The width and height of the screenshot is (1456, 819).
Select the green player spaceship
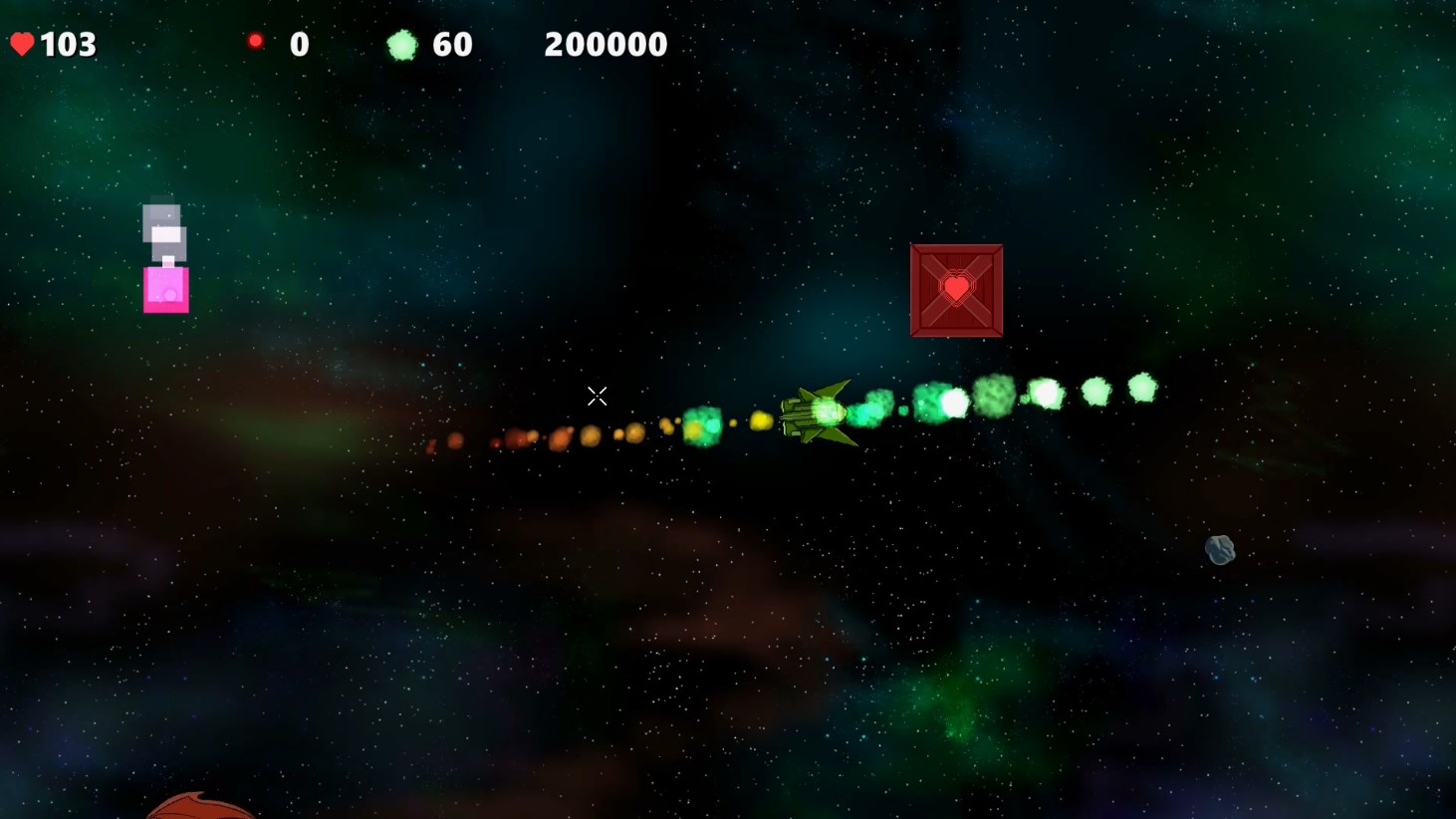tap(819, 415)
